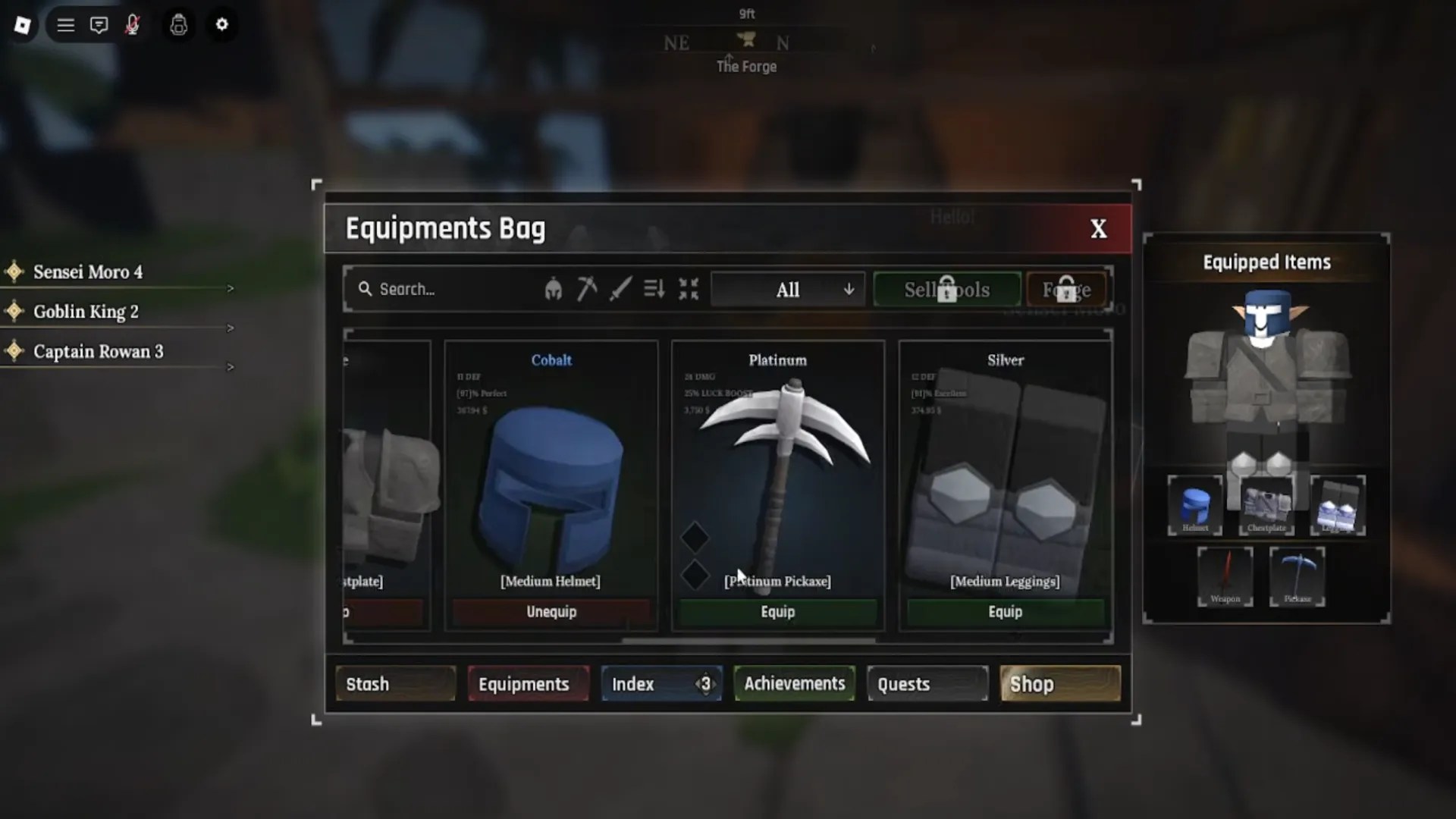
Task: Equip the Platinum Pickaxe
Action: (x=777, y=612)
